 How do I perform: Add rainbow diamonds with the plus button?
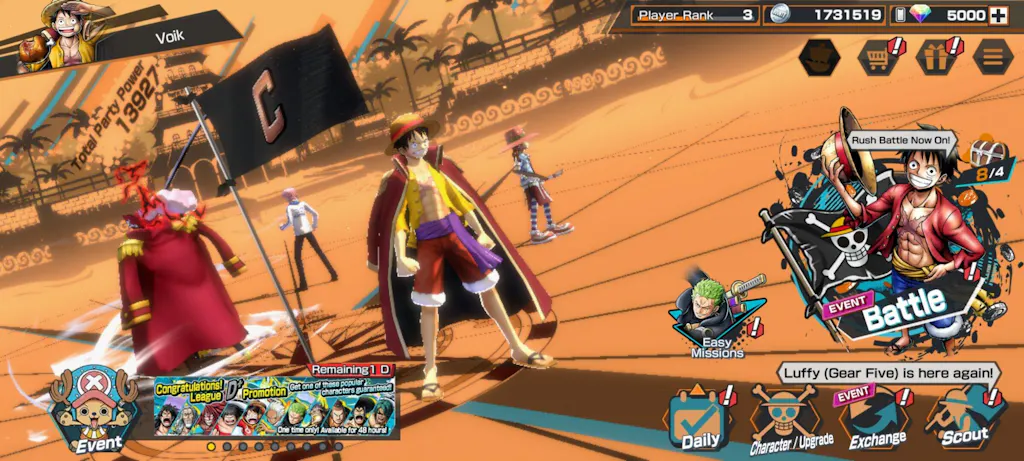point(997,15)
